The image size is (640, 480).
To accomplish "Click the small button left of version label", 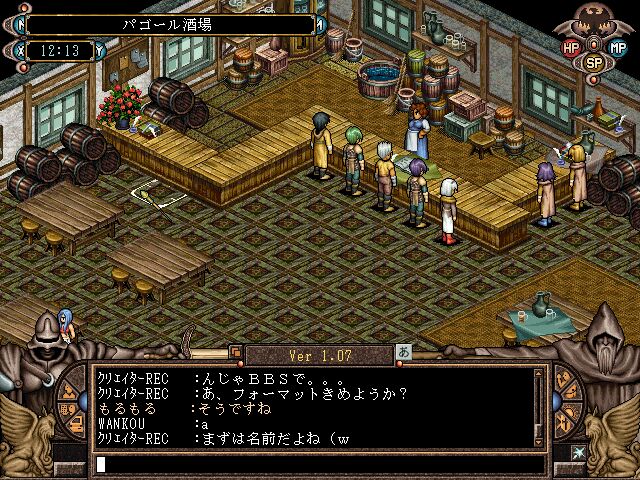I will (x=236, y=352).
